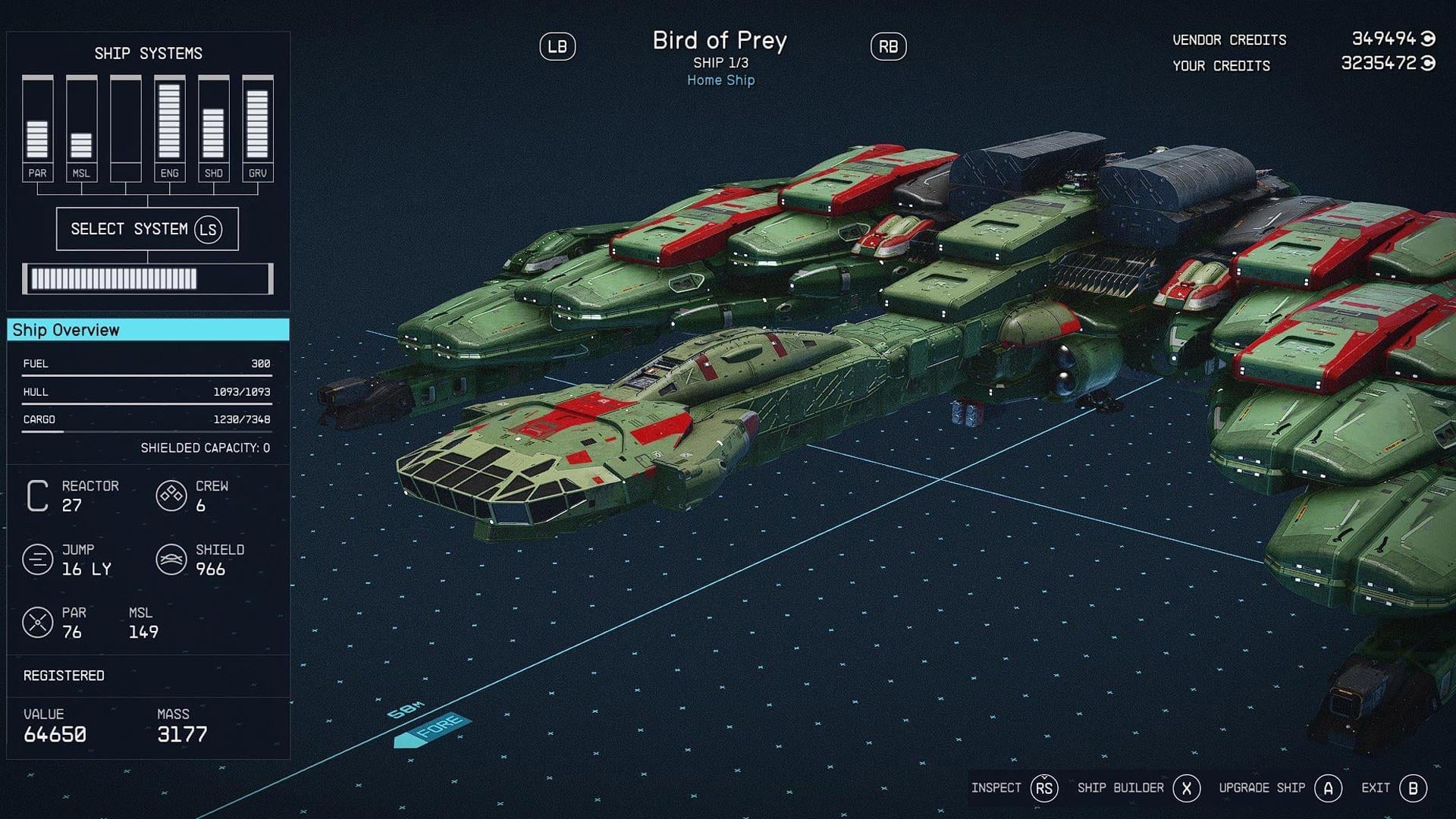
Task: Open the Ship Overview panel header
Action: click(x=148, y=330)
